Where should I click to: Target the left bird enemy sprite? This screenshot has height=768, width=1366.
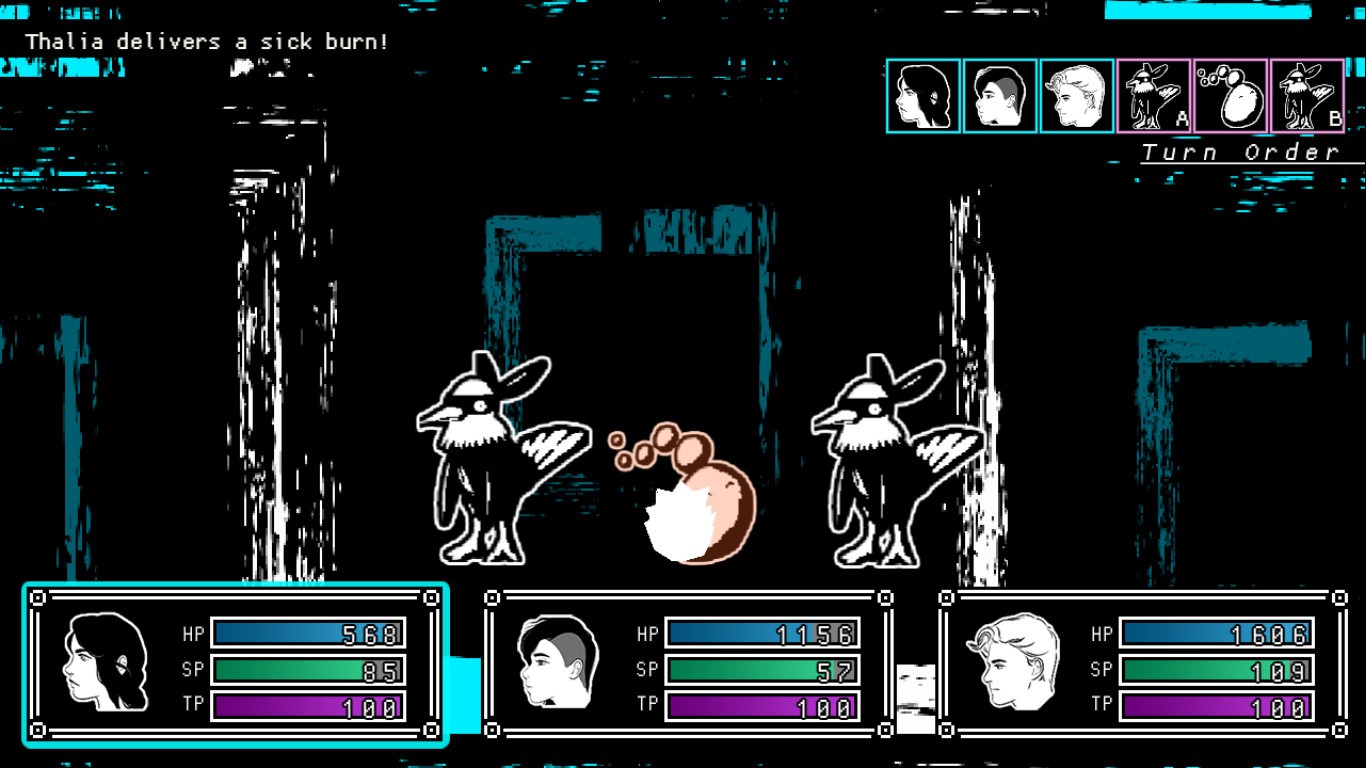[490, 460]
